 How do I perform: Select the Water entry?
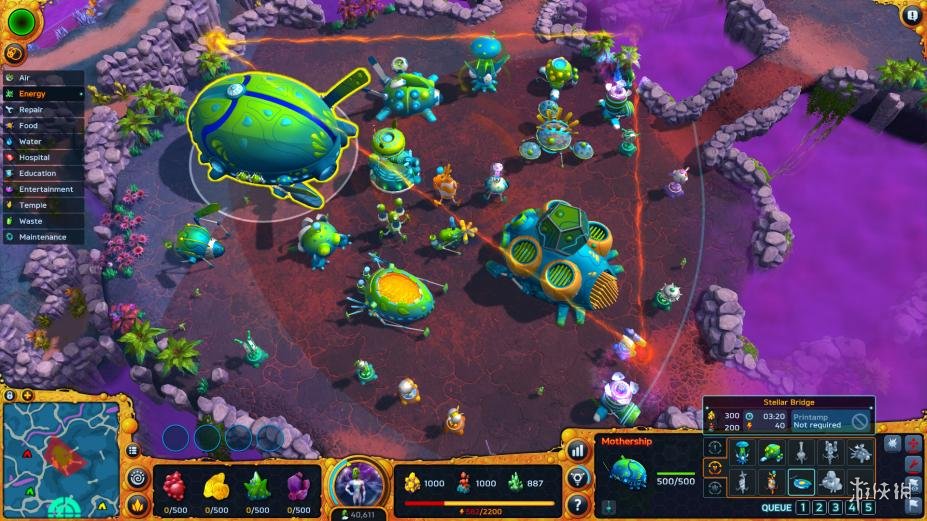[30, 142]
